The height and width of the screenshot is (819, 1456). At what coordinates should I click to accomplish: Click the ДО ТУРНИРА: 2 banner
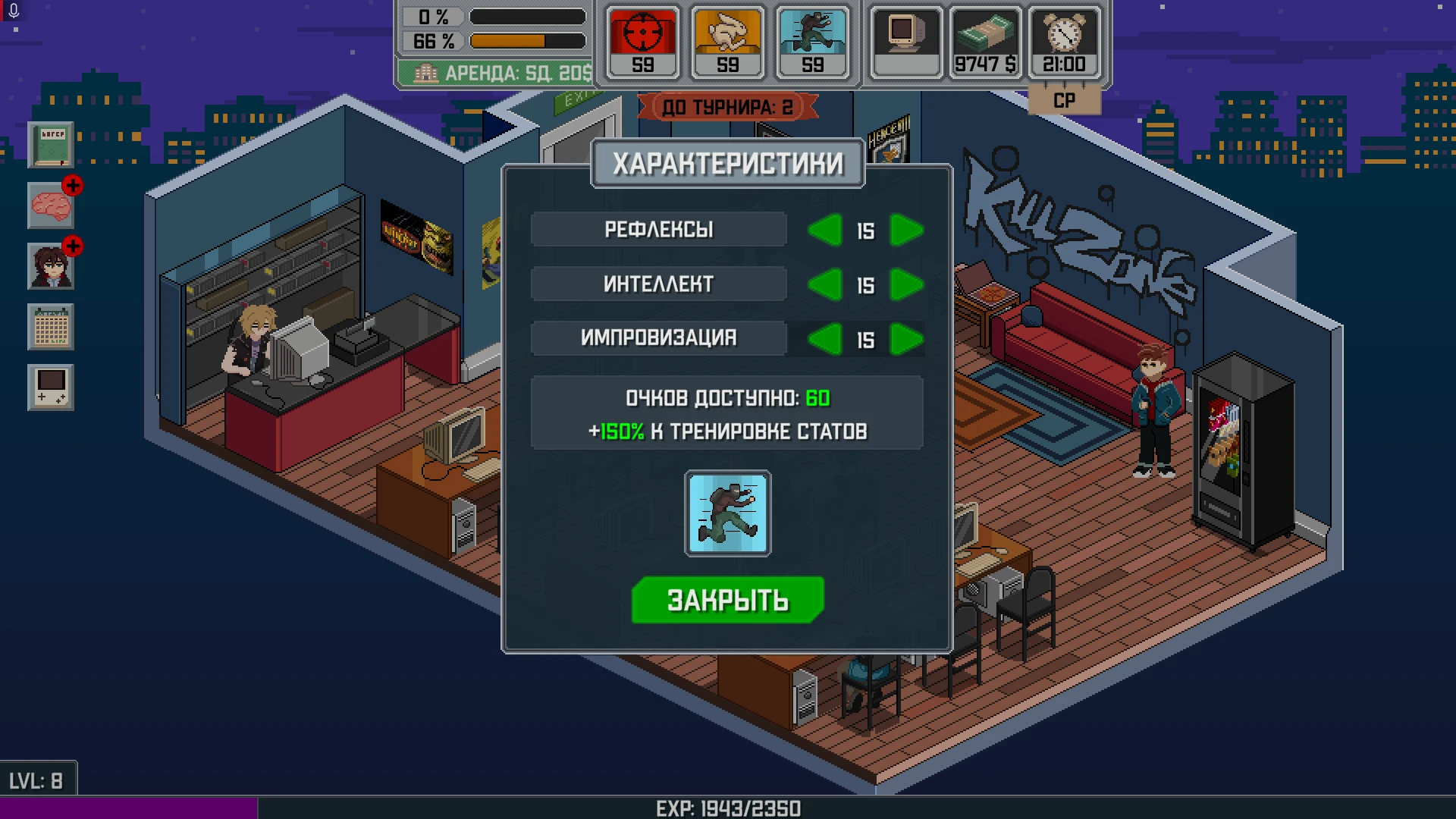[726, 106]
